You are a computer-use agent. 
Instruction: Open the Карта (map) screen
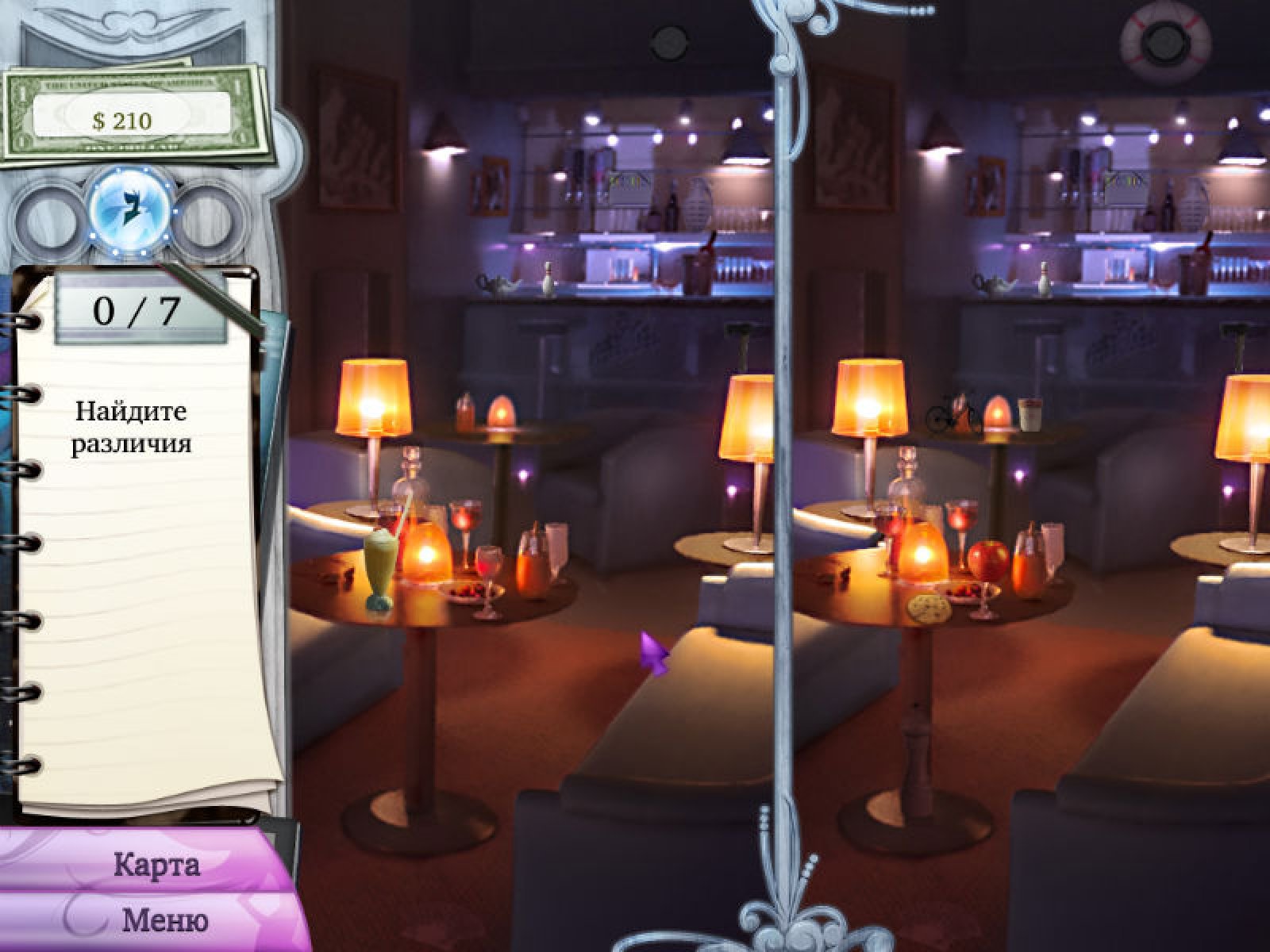point(156,865)
